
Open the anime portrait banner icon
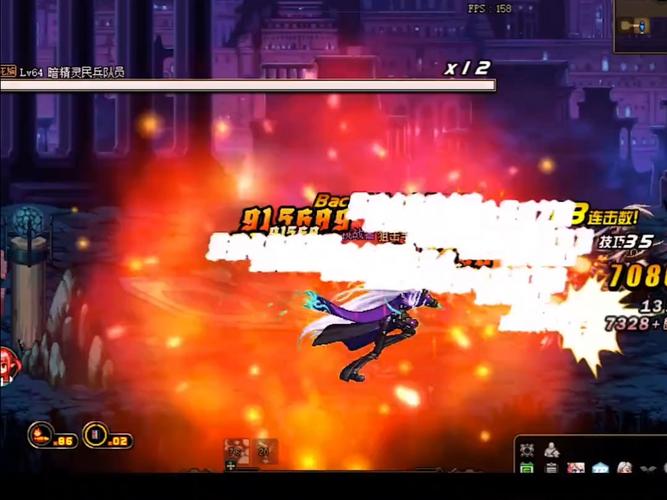(x=576, y=468)
